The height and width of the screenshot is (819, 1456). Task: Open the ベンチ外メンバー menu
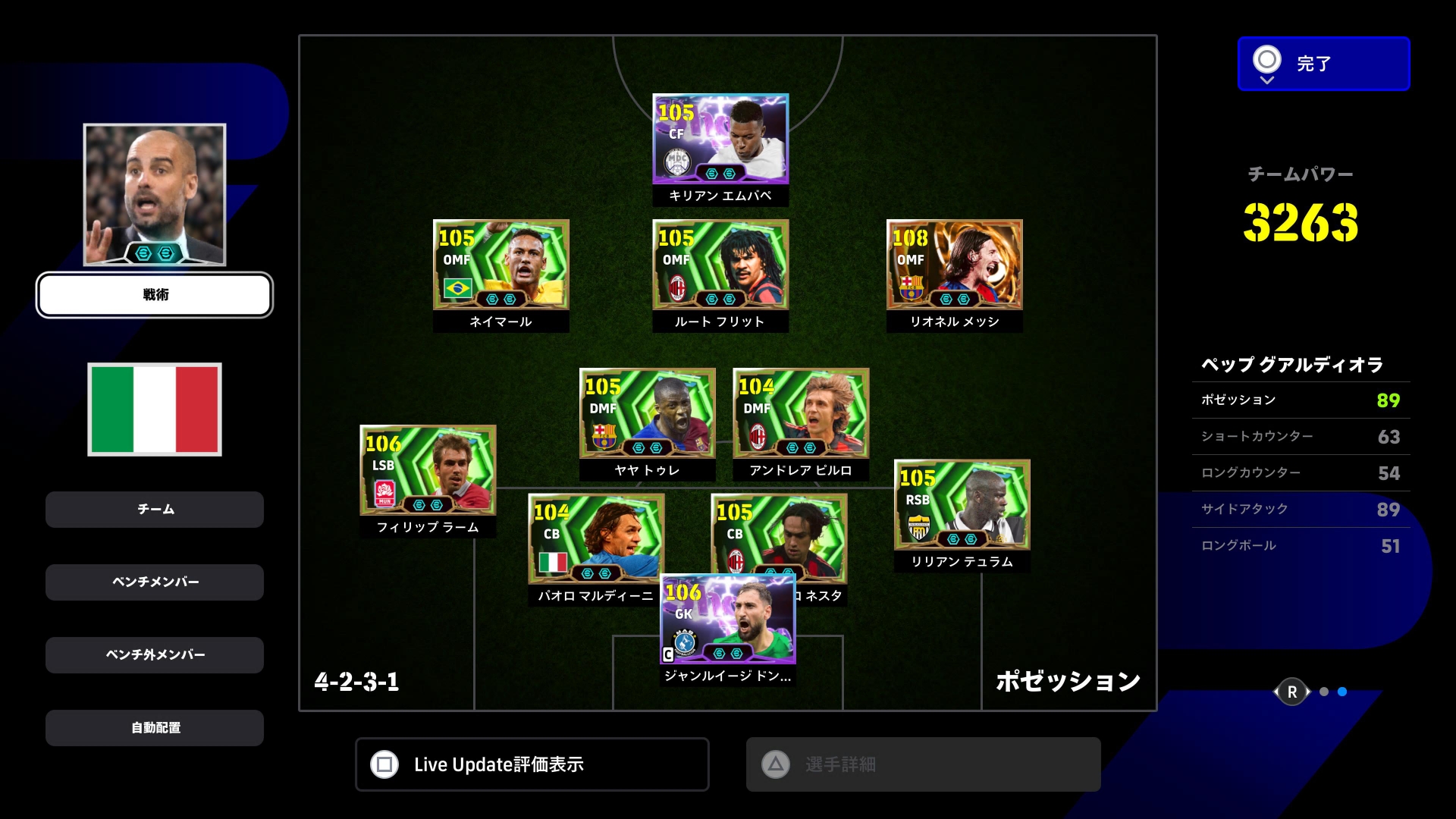tap(155, 655)
